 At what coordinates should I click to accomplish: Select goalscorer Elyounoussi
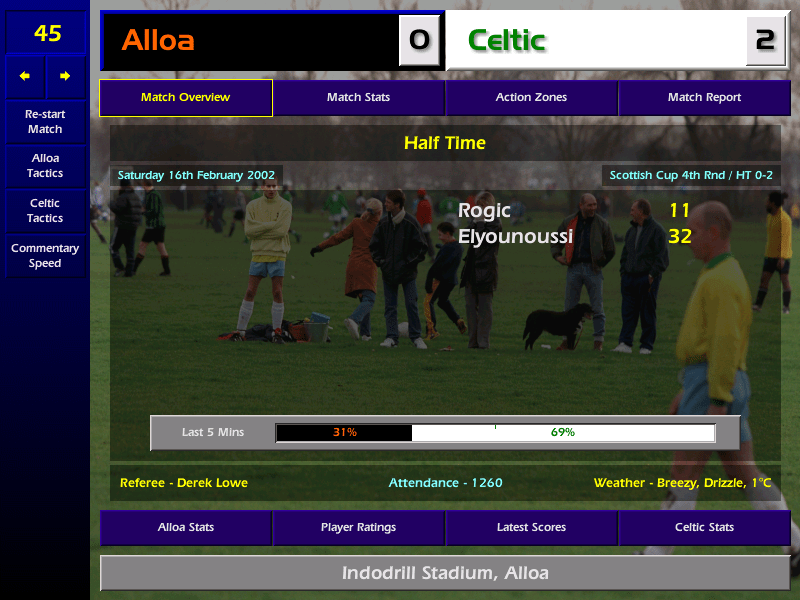pos(515,237)
